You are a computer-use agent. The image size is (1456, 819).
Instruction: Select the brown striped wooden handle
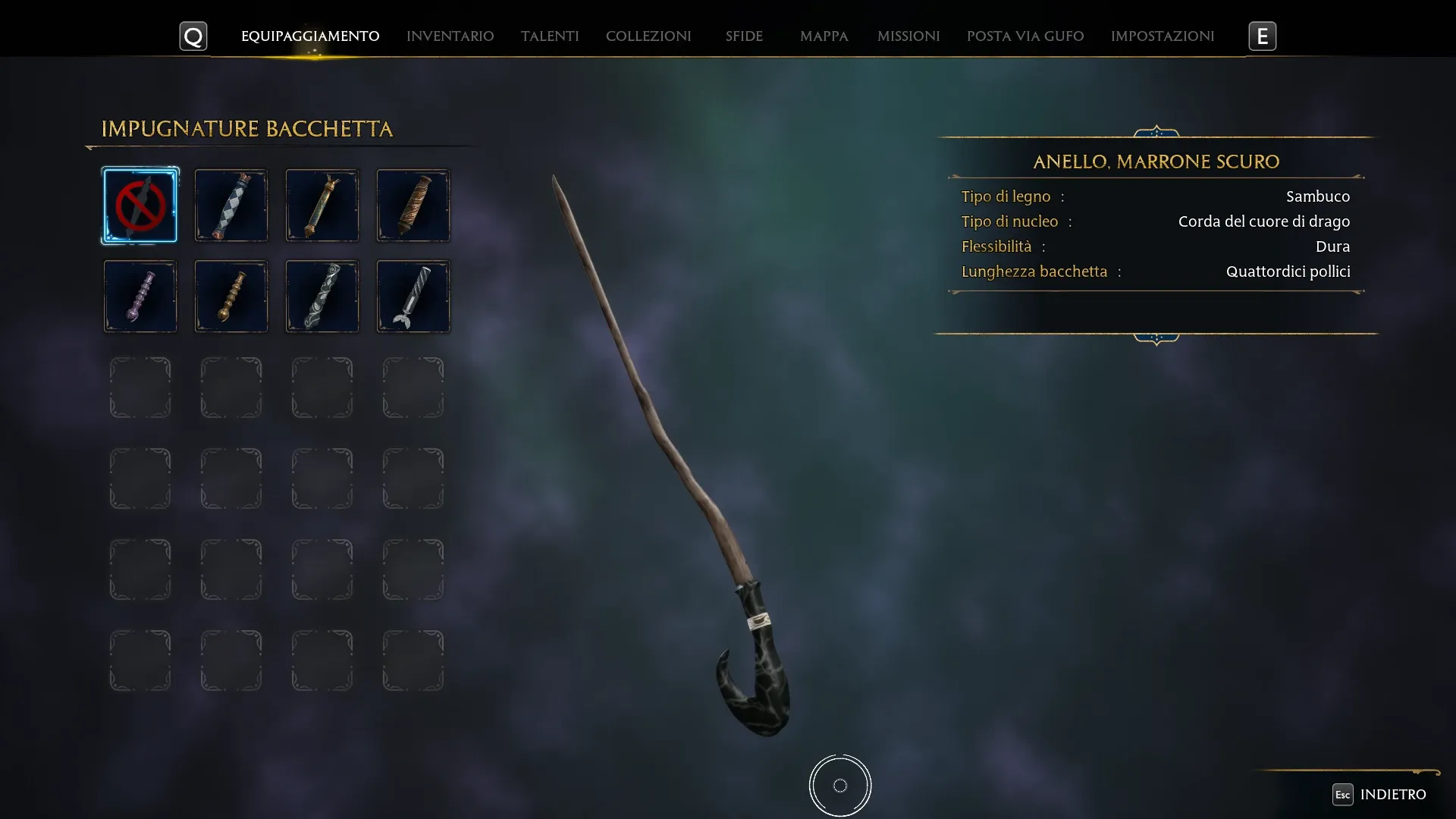click(x=413, y=206)
